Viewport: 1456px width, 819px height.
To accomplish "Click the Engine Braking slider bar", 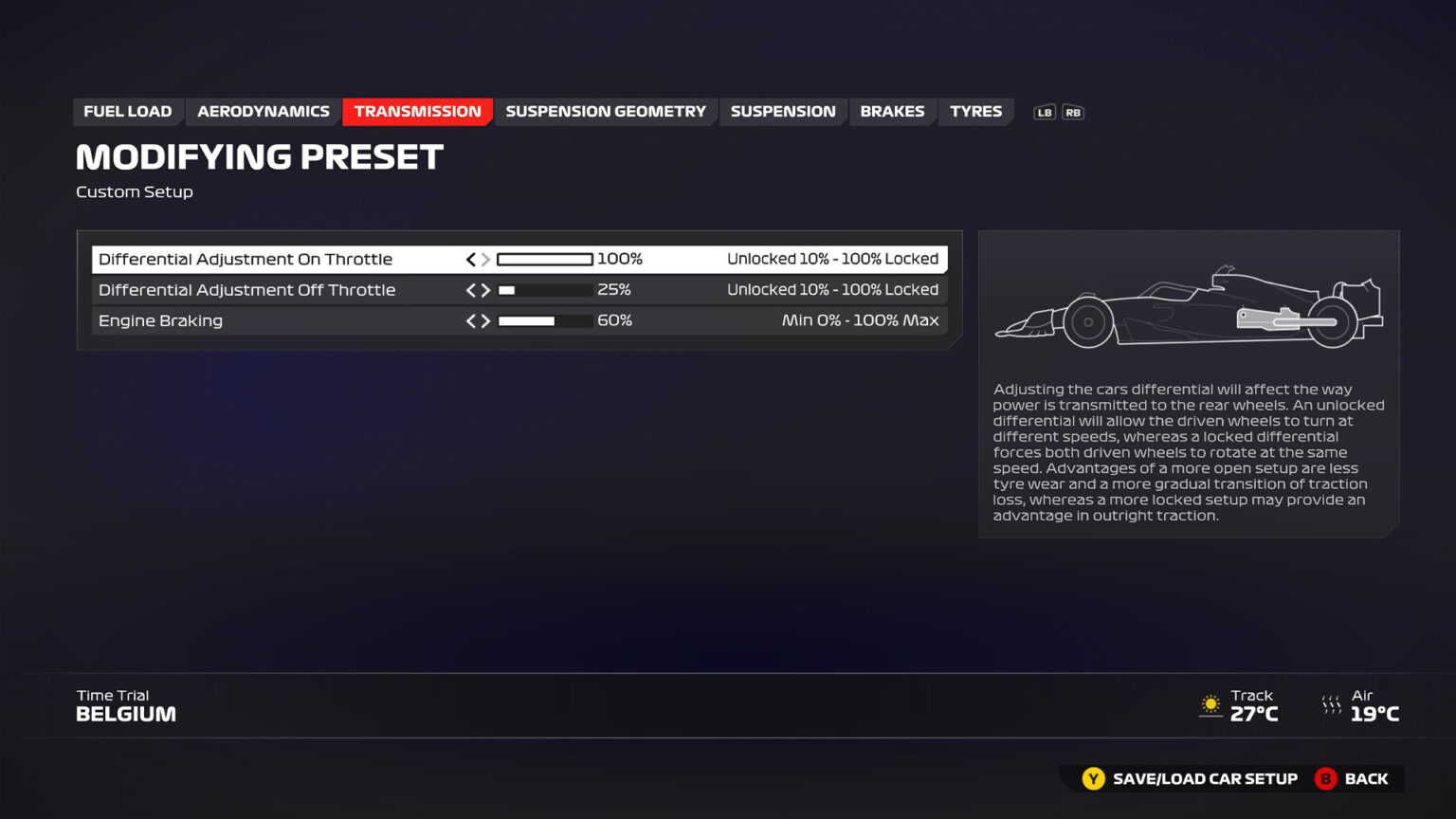I will pyautogui.click(x=545, y=320).
